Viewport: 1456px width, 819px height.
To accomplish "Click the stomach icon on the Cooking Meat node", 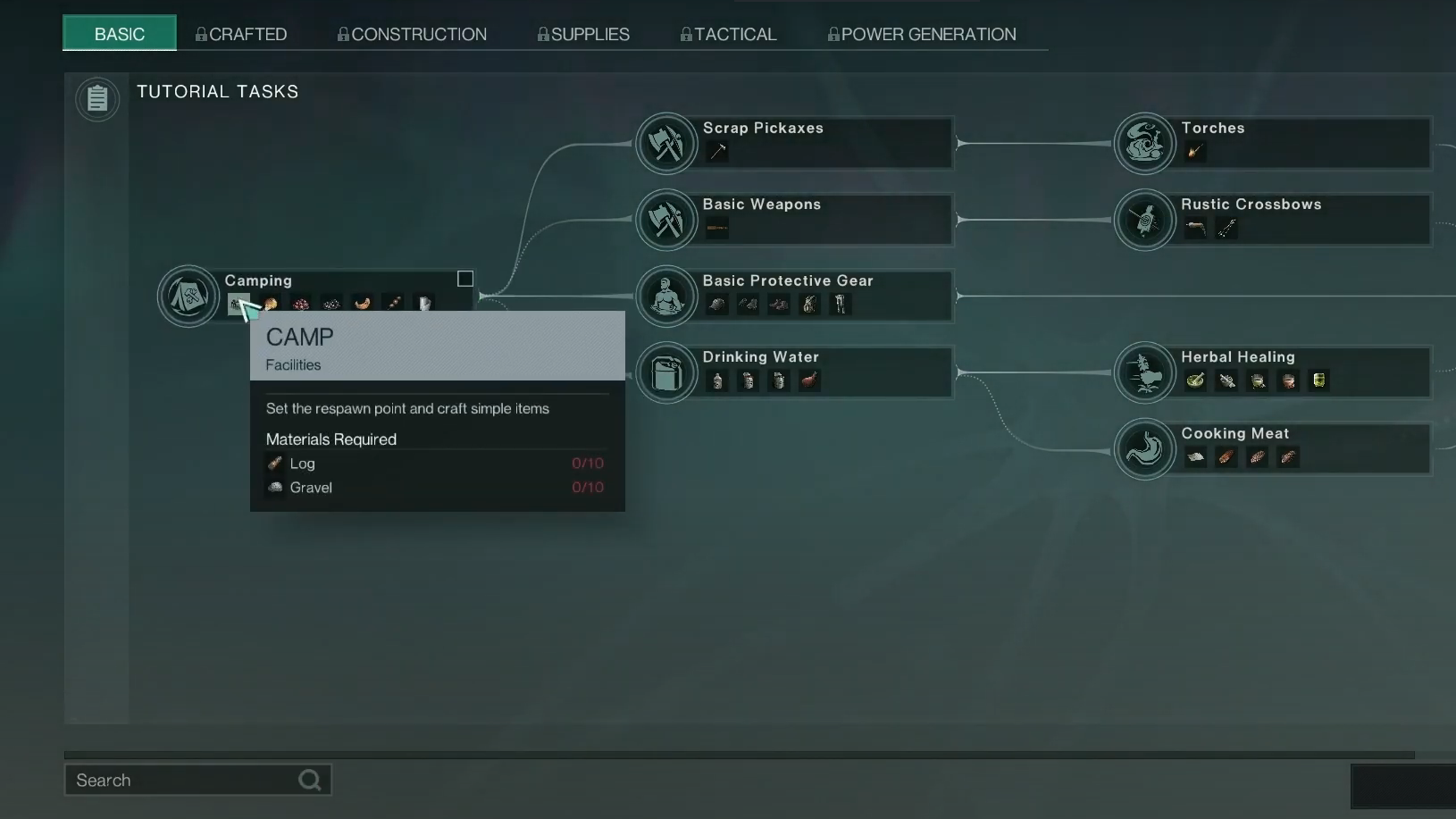I will pos(1144,448).
